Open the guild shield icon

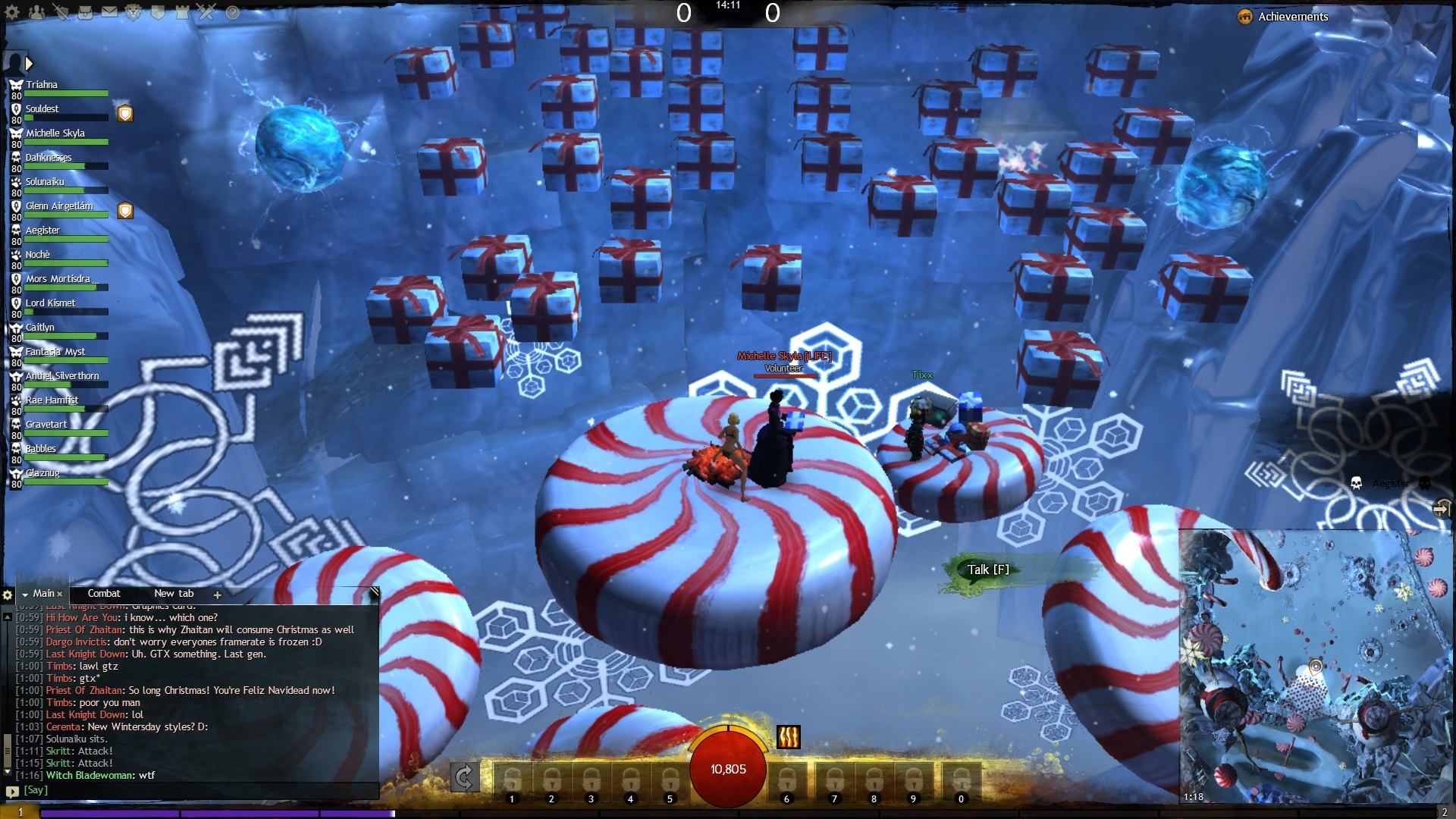click(158, 12)
